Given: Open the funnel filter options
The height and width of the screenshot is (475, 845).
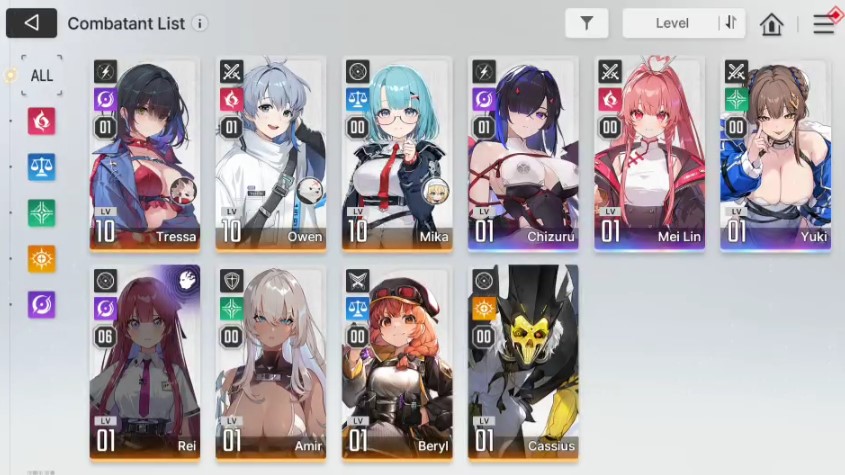Looking at the screenshot, I should click(x=586, y=24).
